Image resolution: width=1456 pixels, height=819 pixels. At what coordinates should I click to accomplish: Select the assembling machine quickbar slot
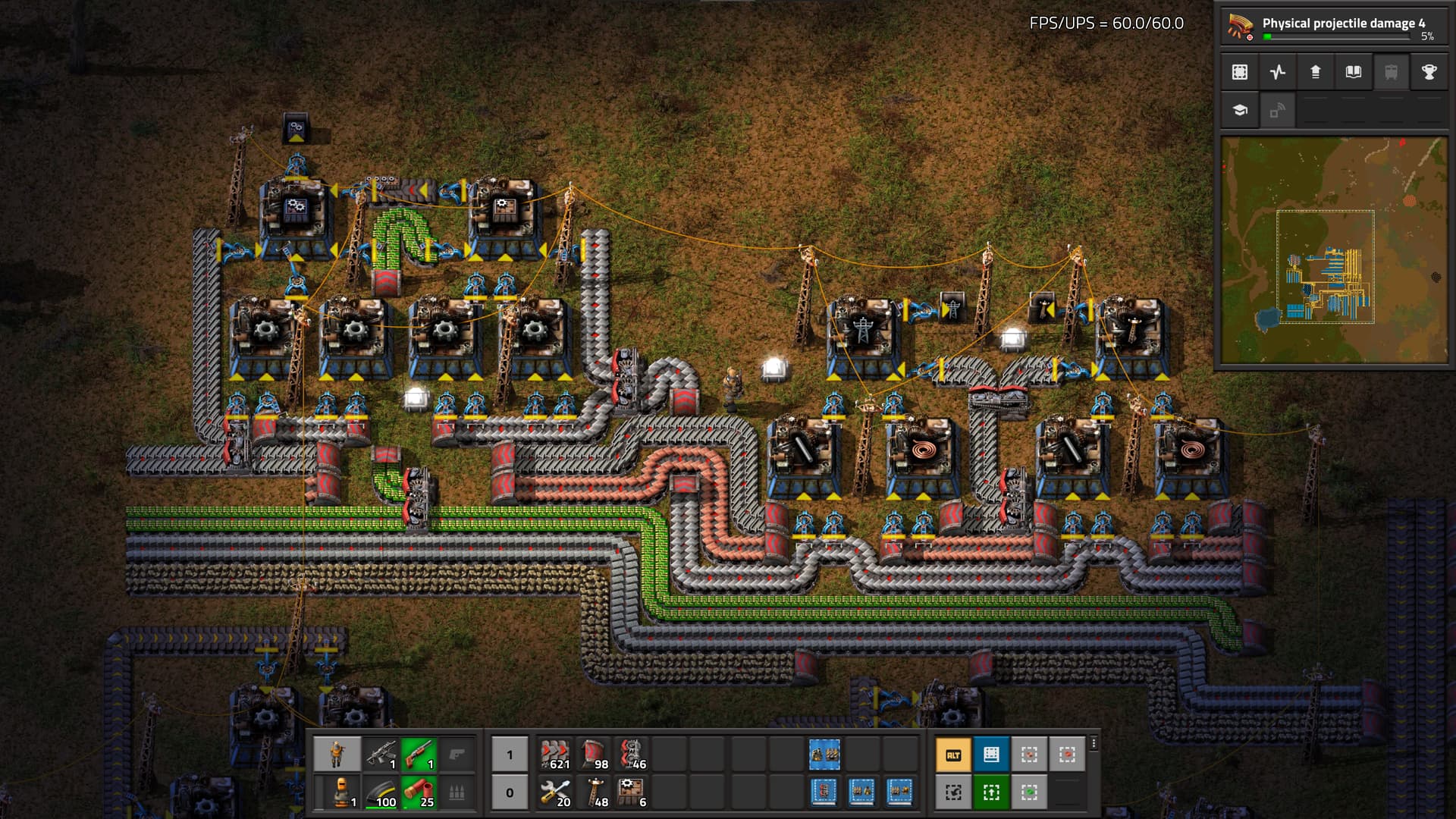point(631,792)
